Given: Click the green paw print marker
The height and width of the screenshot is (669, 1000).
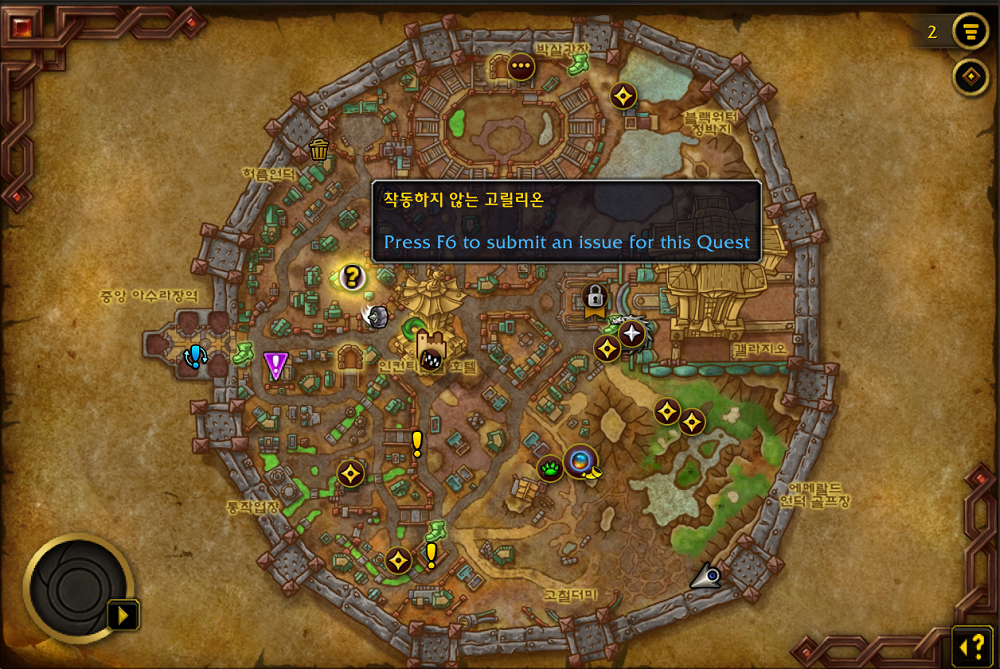Looking at the screenshot, I should point(551,468).
